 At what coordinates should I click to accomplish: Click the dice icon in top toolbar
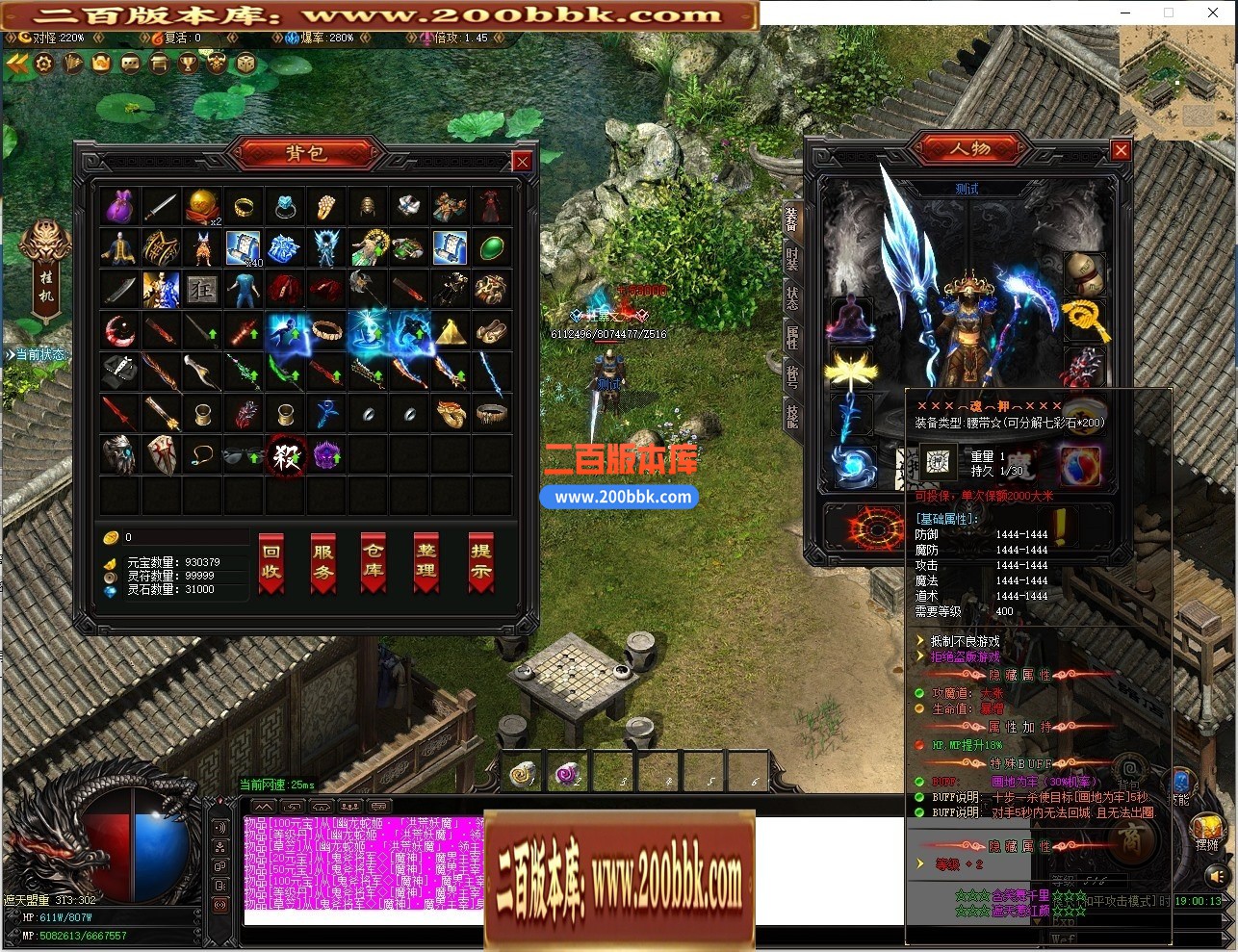246,64
